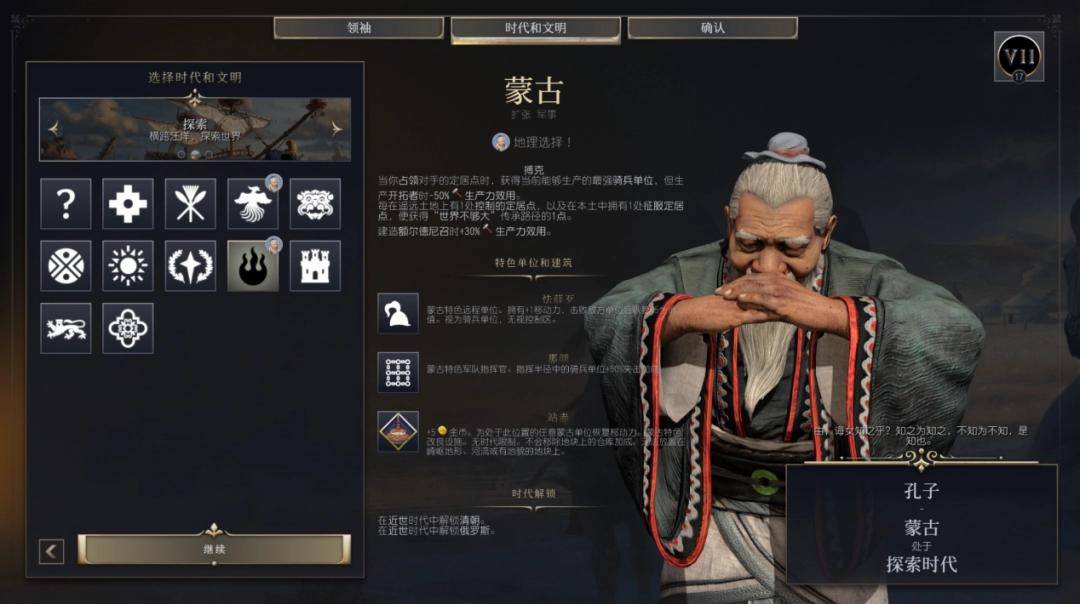The image size is (1080, 604).
Task: Select the demon mask civilization icon
Action: coord(315,204)
